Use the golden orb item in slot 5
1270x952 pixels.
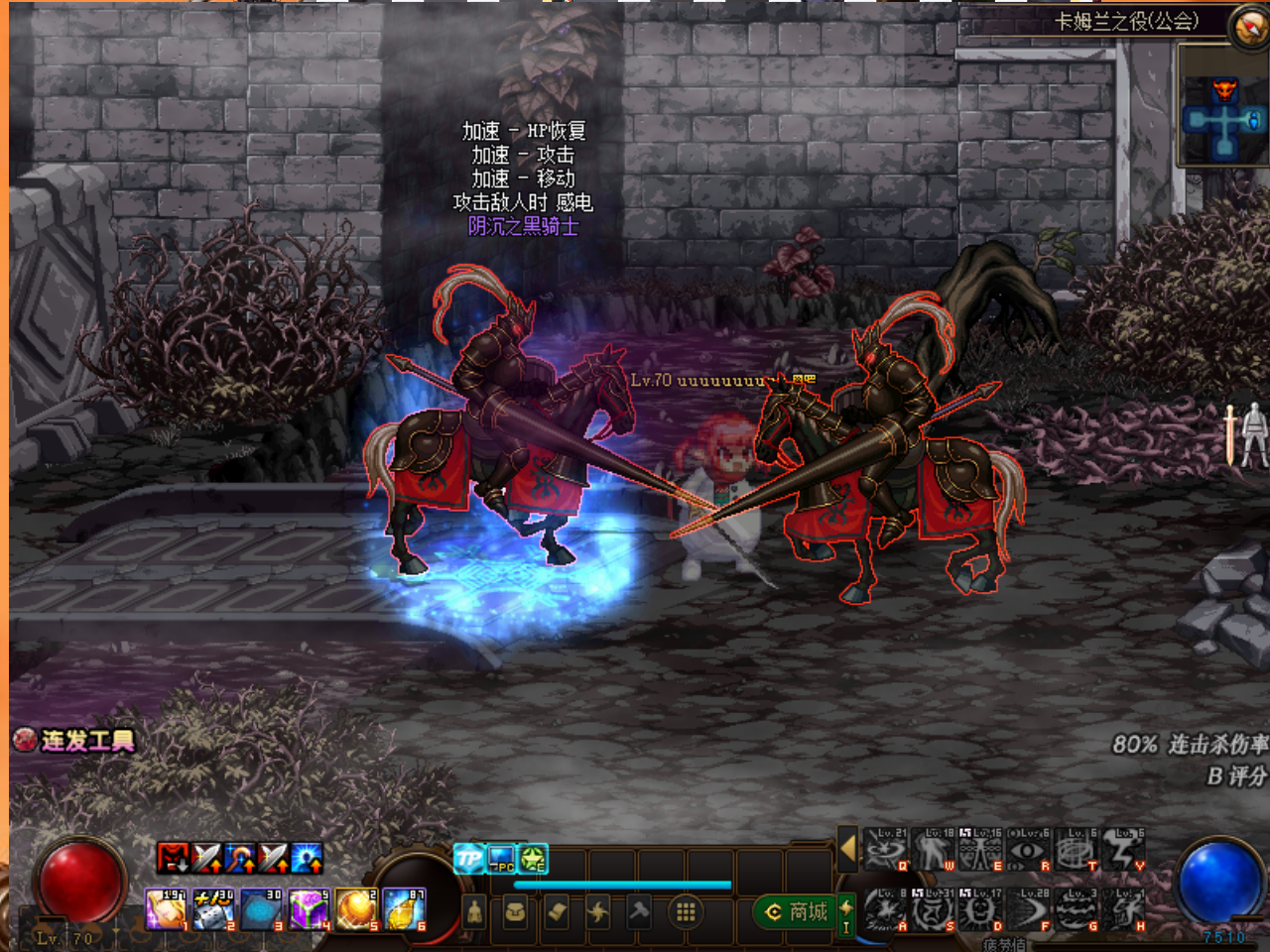[356, 909]
